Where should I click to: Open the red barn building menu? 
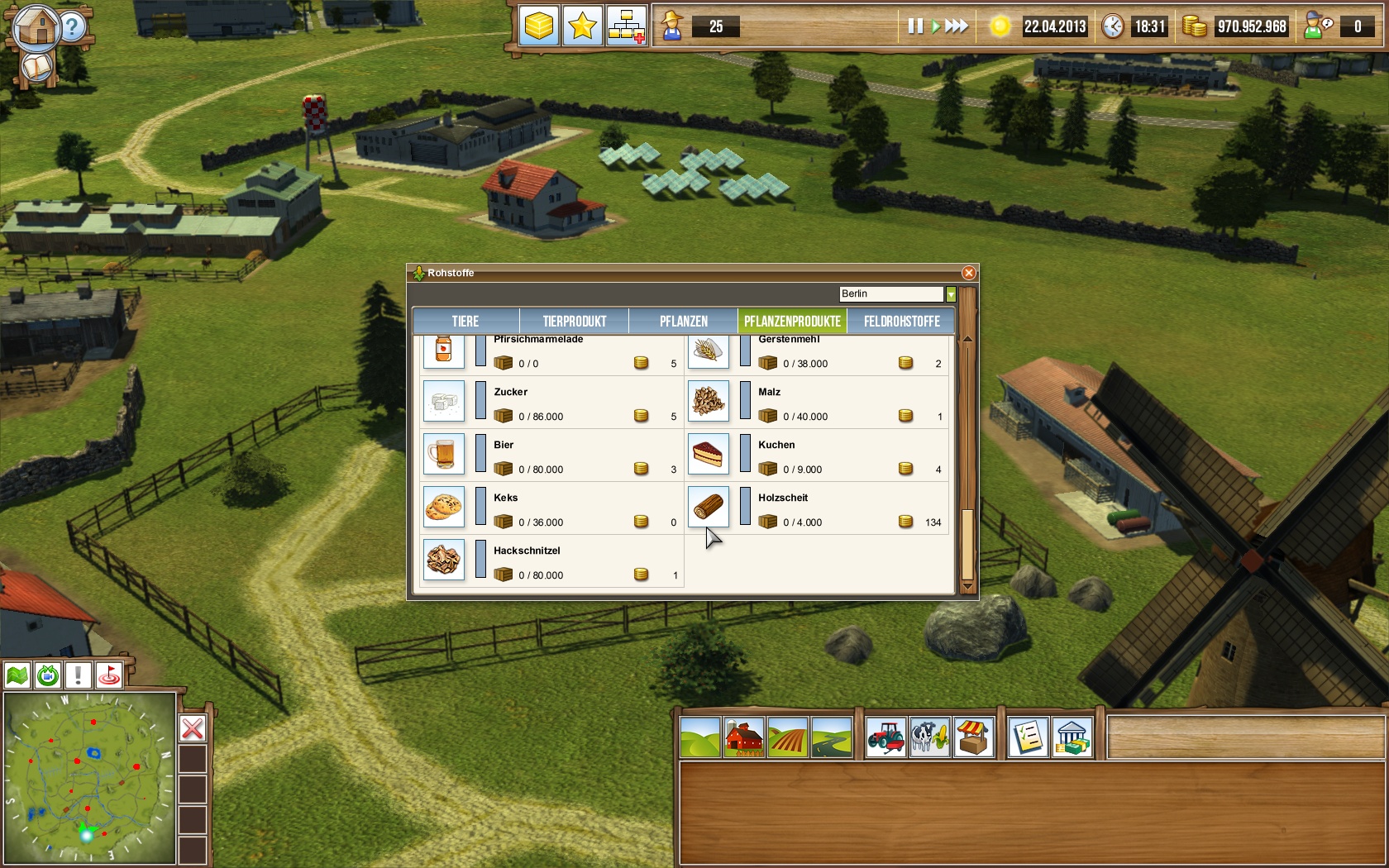pos(744,737)
